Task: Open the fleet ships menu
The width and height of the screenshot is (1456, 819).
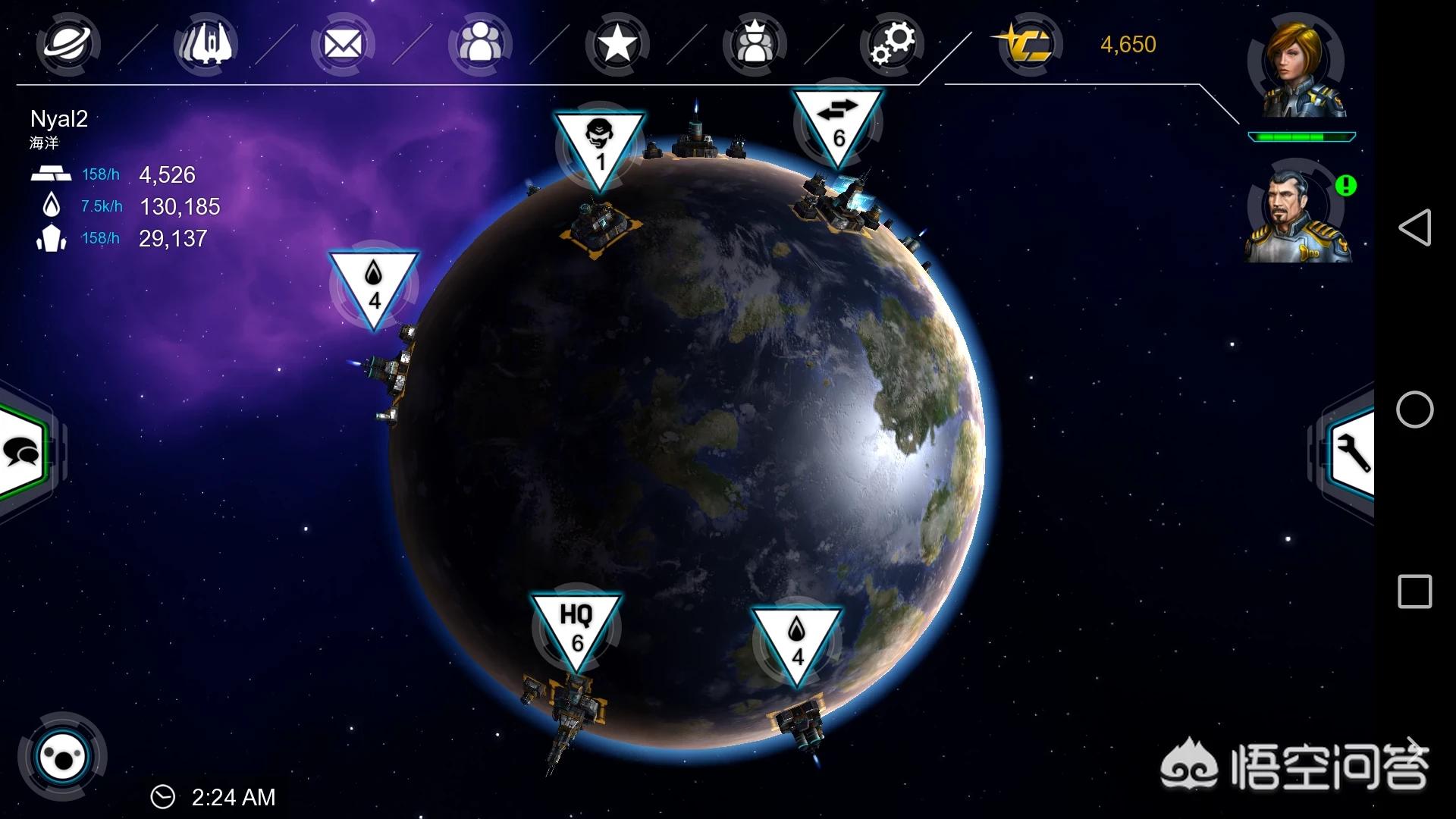Action: coord(206,44)
